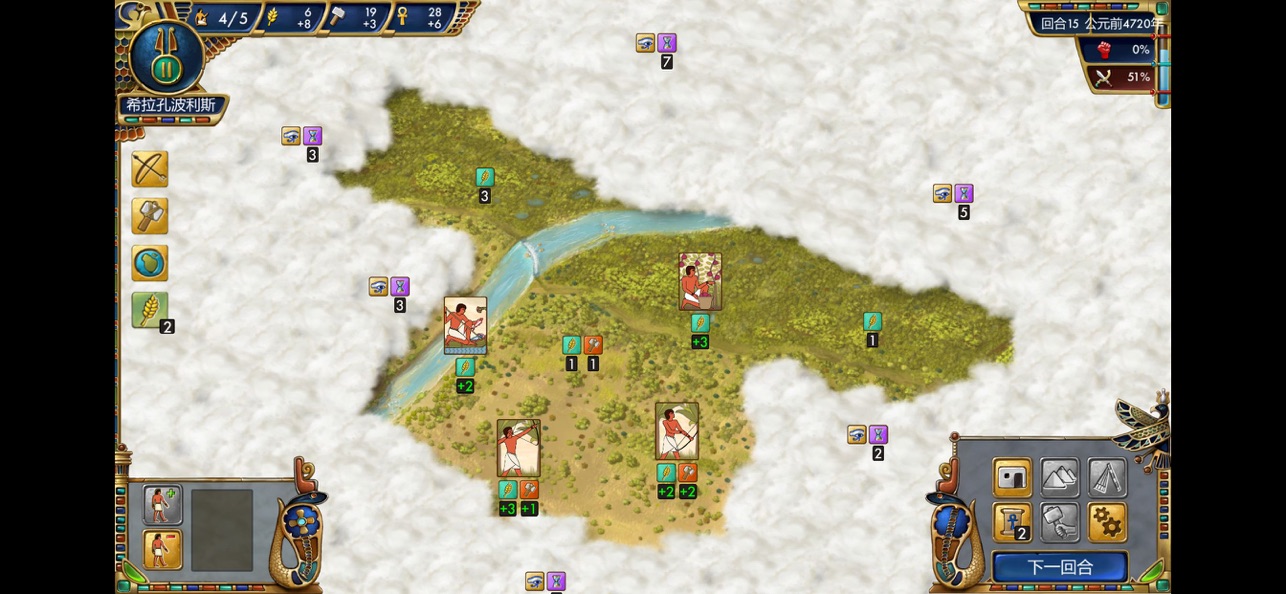This screenshot has width=1286, height=594.
Task: Select the wheat icon with badge 2
Action: click(x=150, y=310)
